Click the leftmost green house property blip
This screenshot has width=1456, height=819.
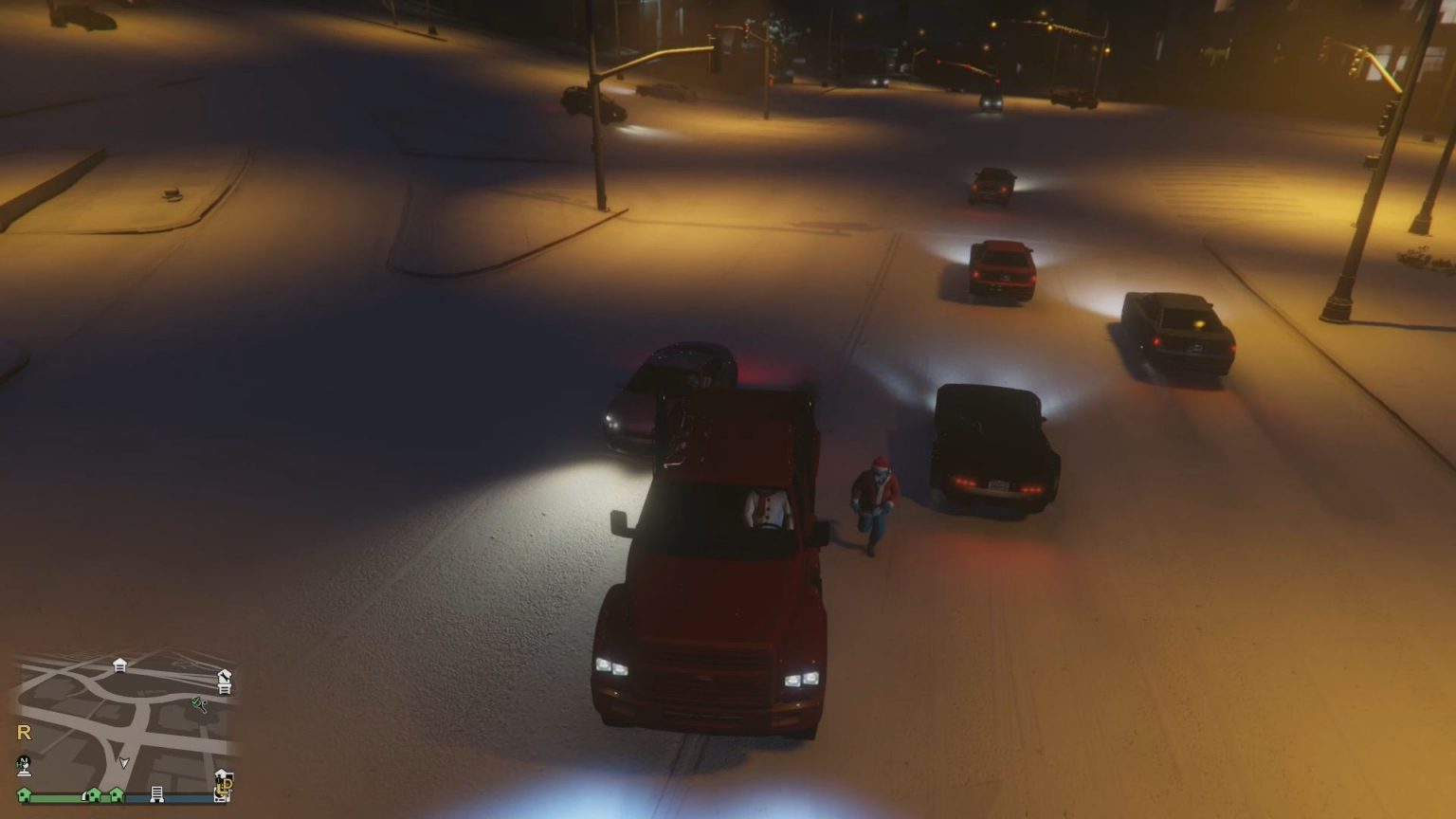23,796
